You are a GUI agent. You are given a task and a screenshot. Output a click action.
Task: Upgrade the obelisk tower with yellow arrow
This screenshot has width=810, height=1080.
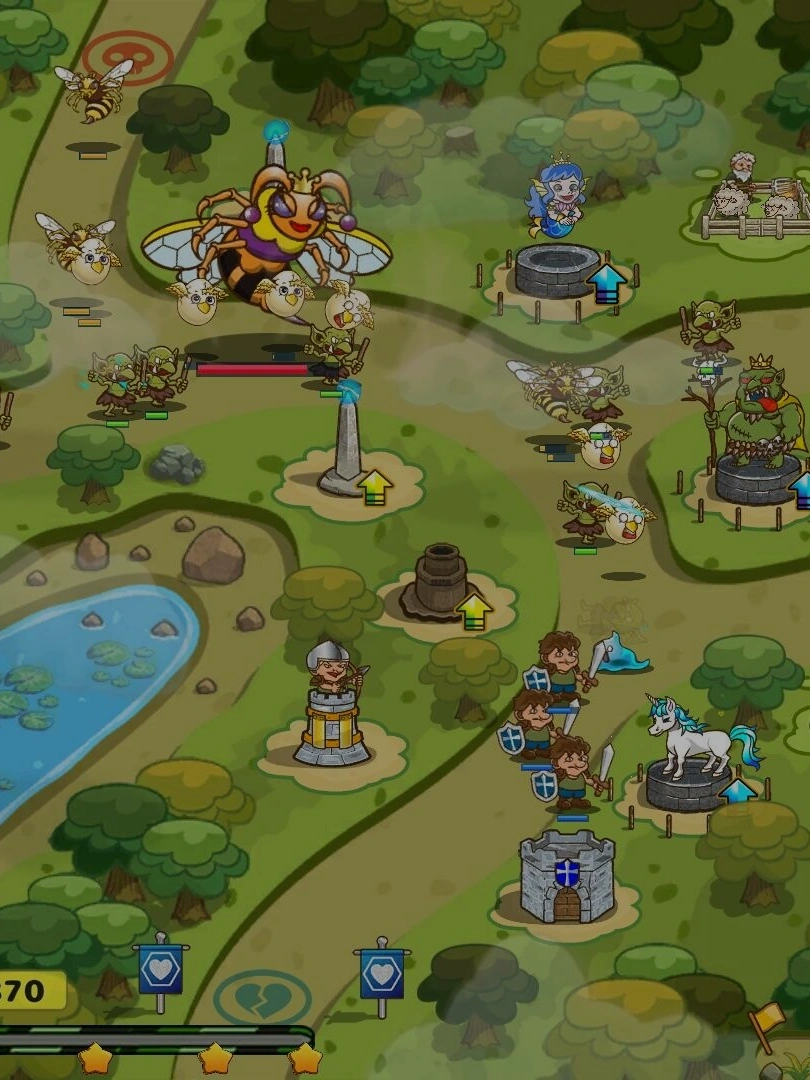point(375,487)
